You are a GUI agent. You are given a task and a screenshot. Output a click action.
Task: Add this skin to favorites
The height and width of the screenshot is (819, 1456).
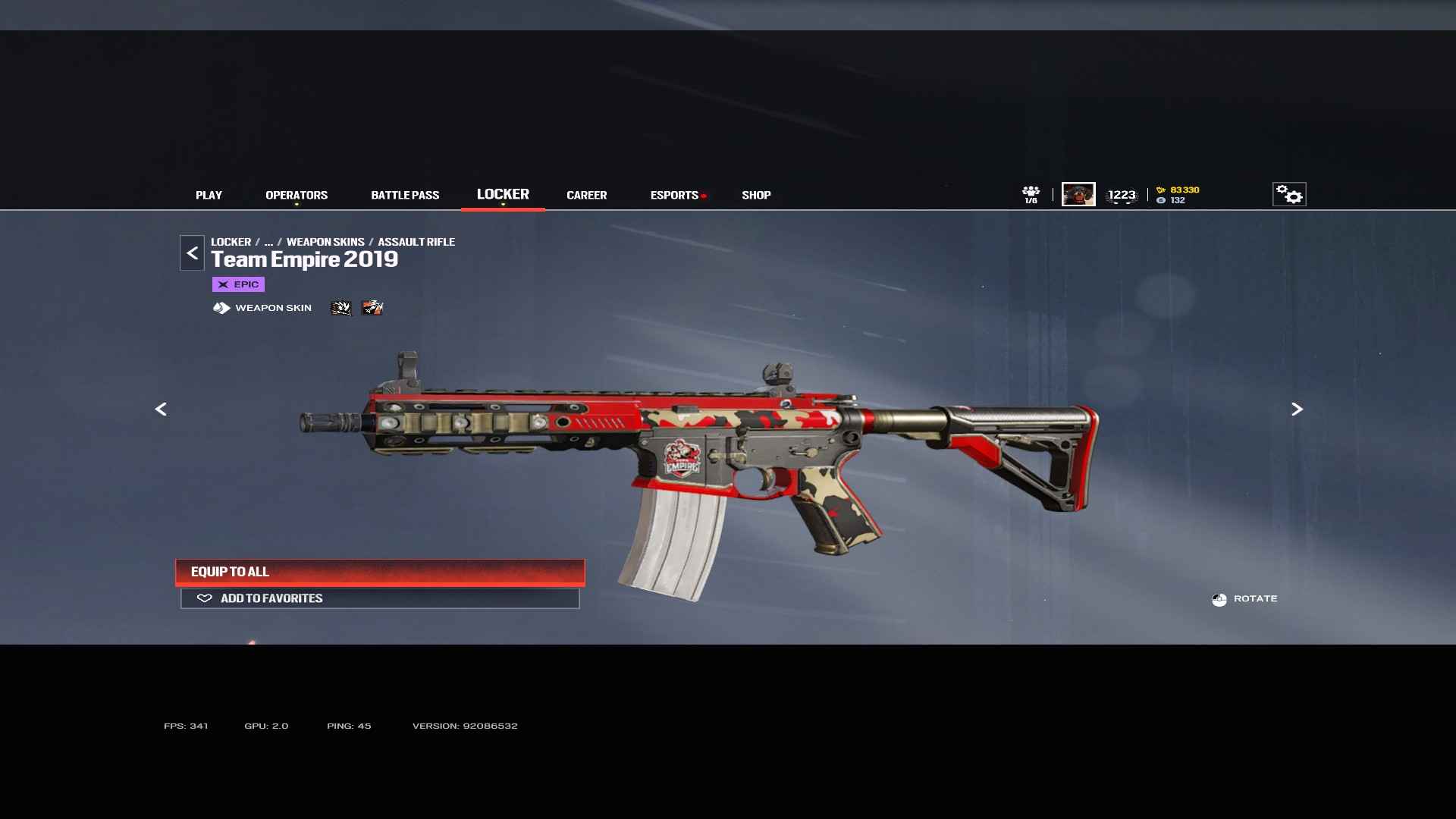380,598
